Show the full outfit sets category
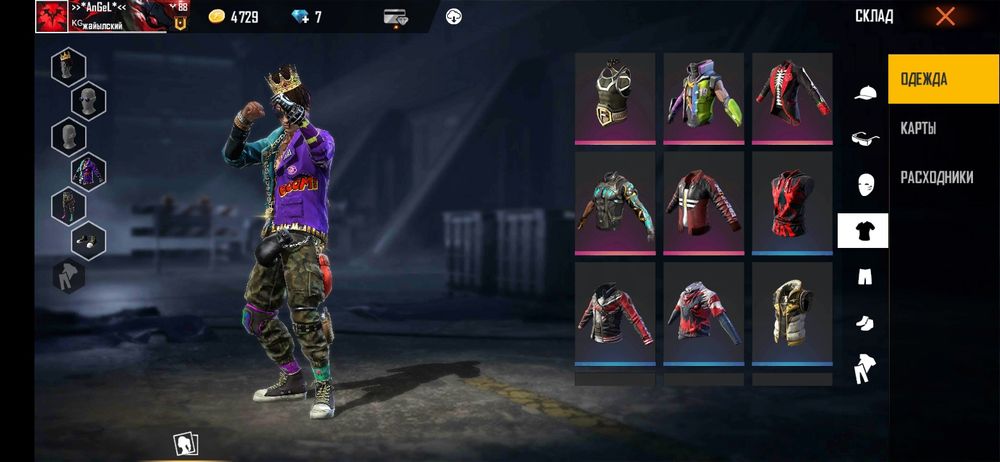This screenshot has height=462, width=1000. pyautogui.click(x=865, y=368)
